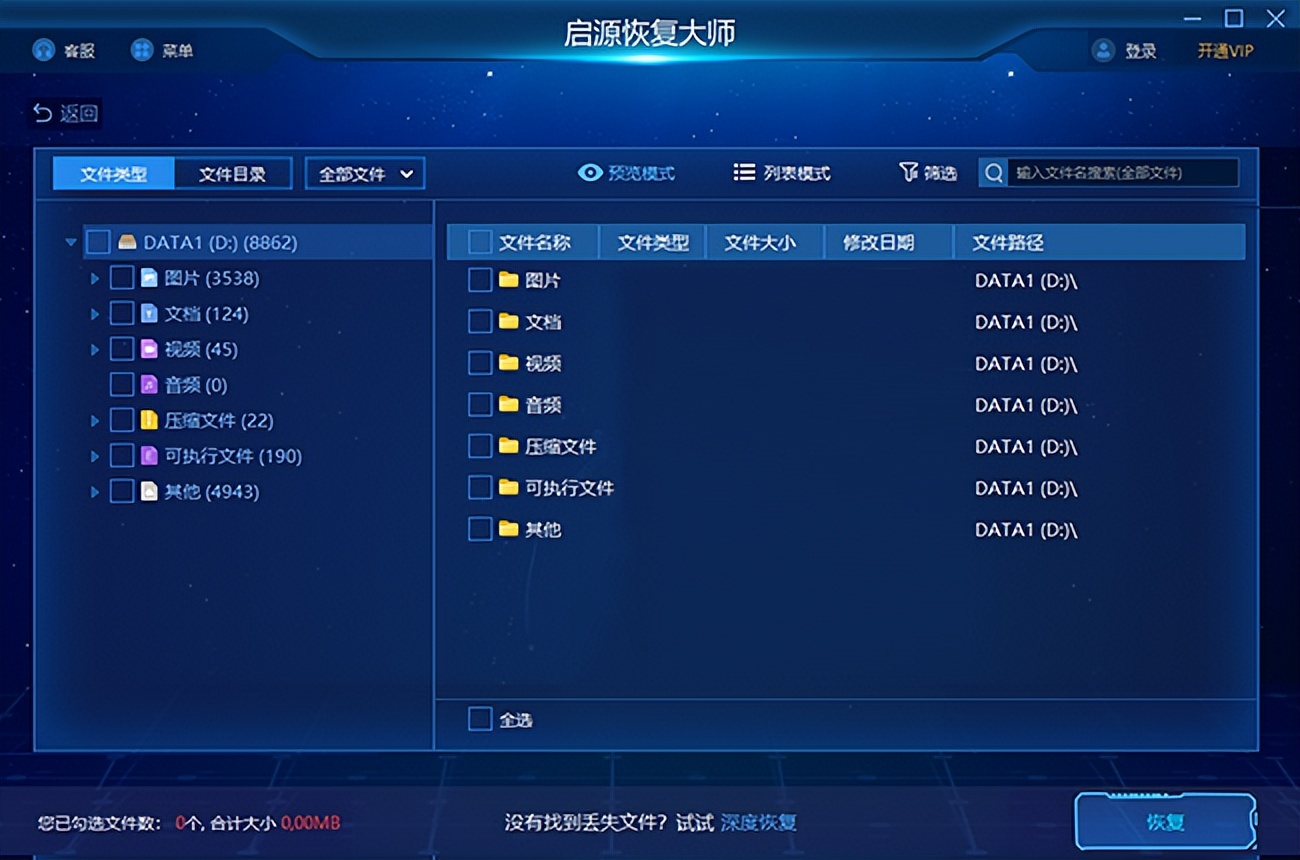Switch to the 文件目录 tab

pyautogui.click(x=232, y=172)
